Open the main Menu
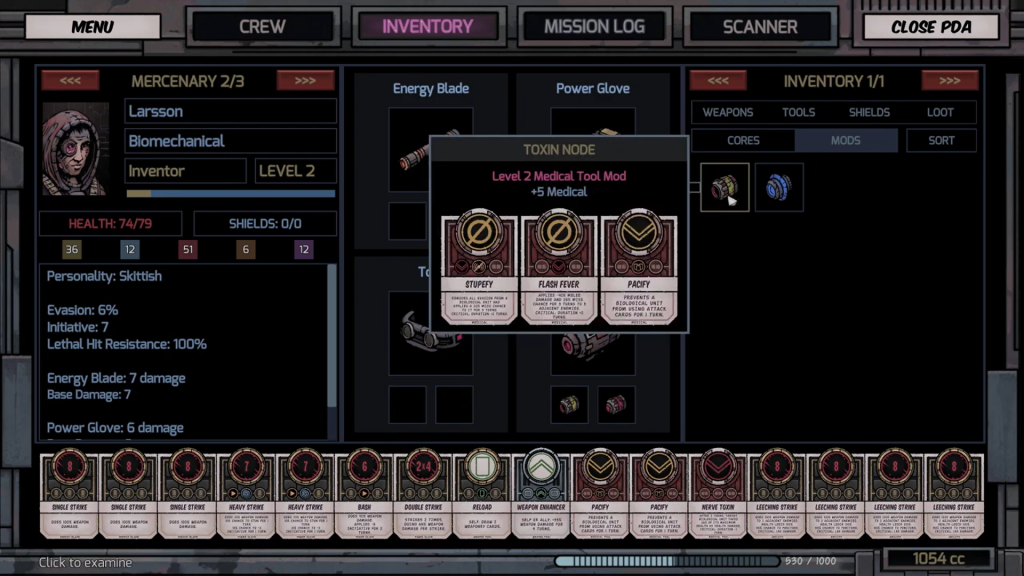 point(92,27)
